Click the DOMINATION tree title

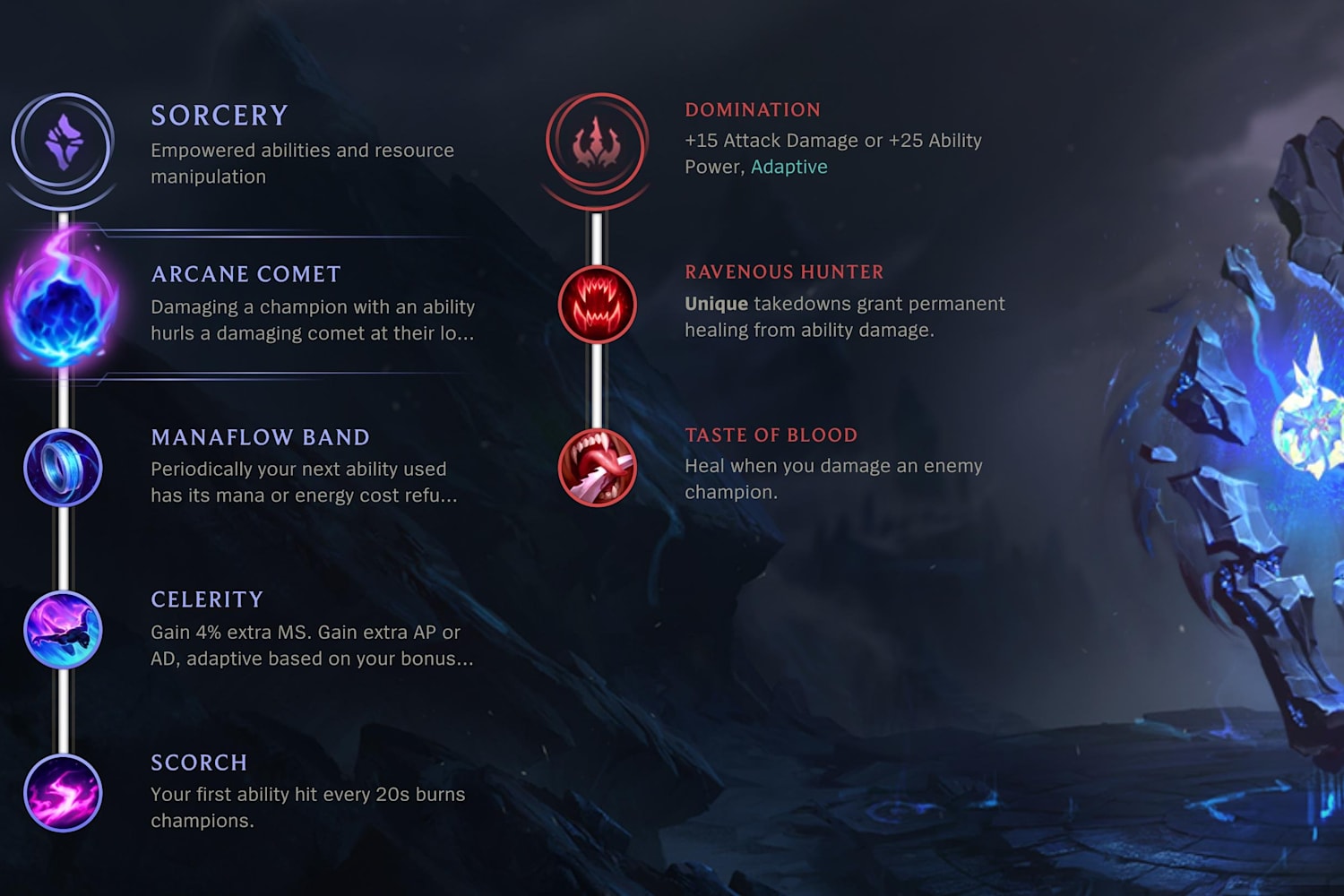pyautogui.click(x=752, y=109)
